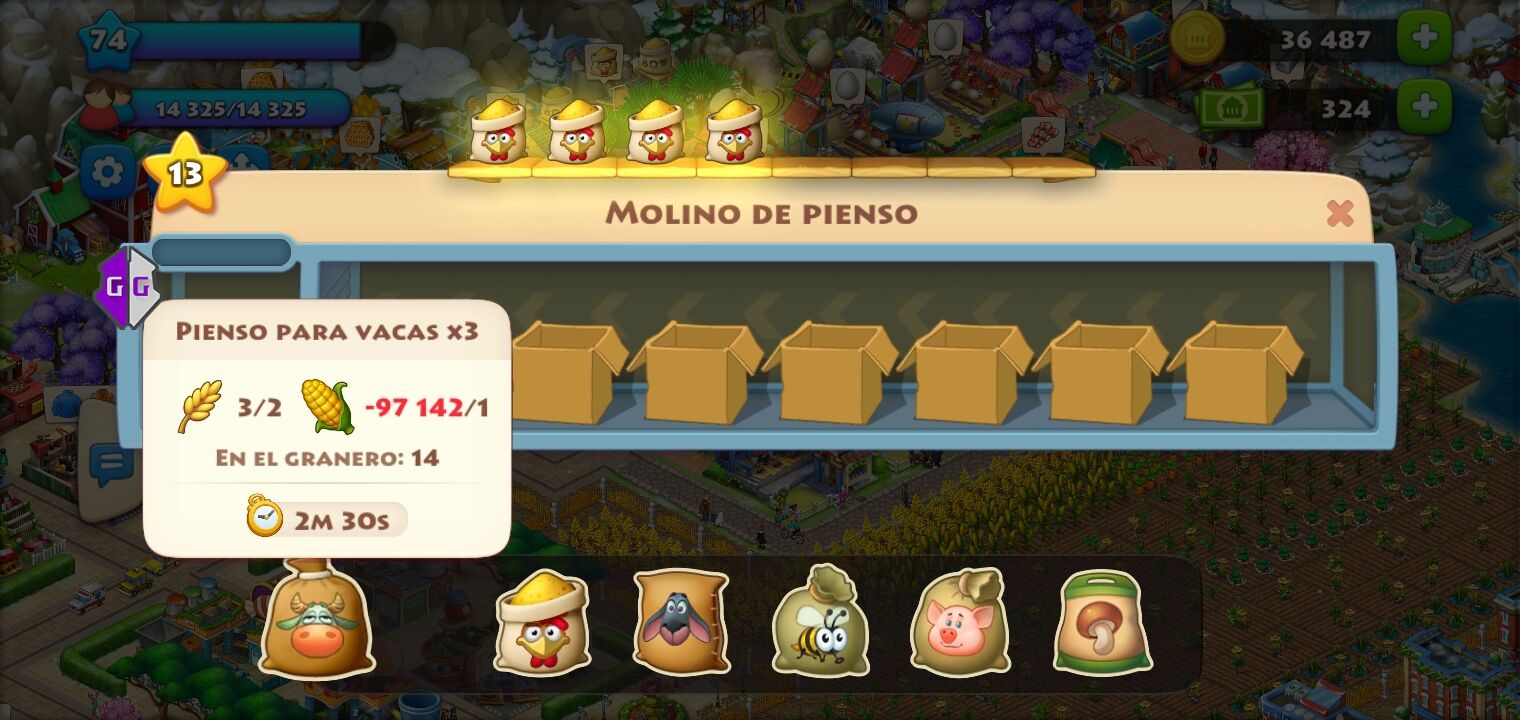Add more coins with the plus button
The width and height of the screenshot is (1520, 720).
point(1424,38)
